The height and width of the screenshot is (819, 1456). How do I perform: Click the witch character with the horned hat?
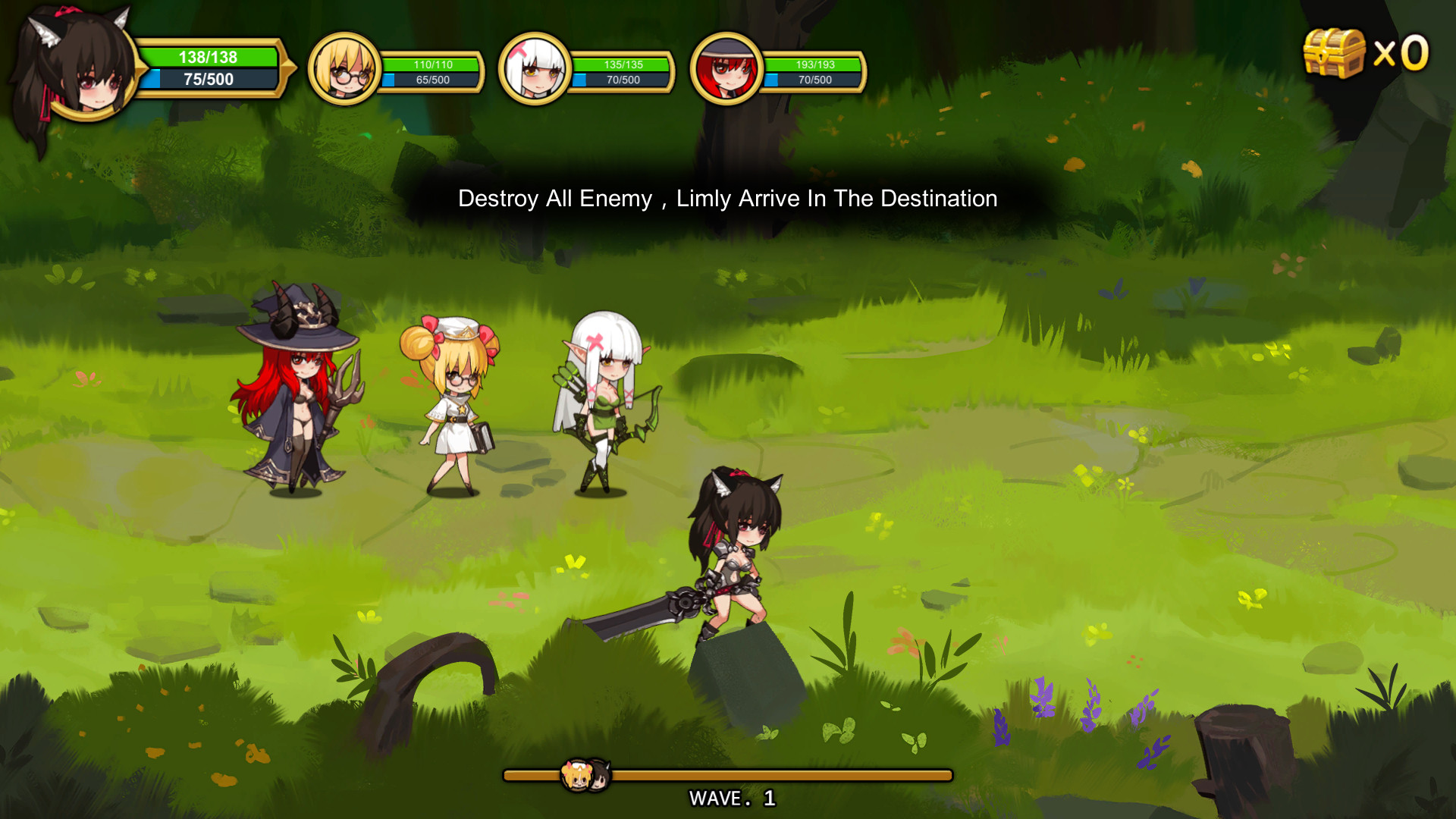[296, 387]
